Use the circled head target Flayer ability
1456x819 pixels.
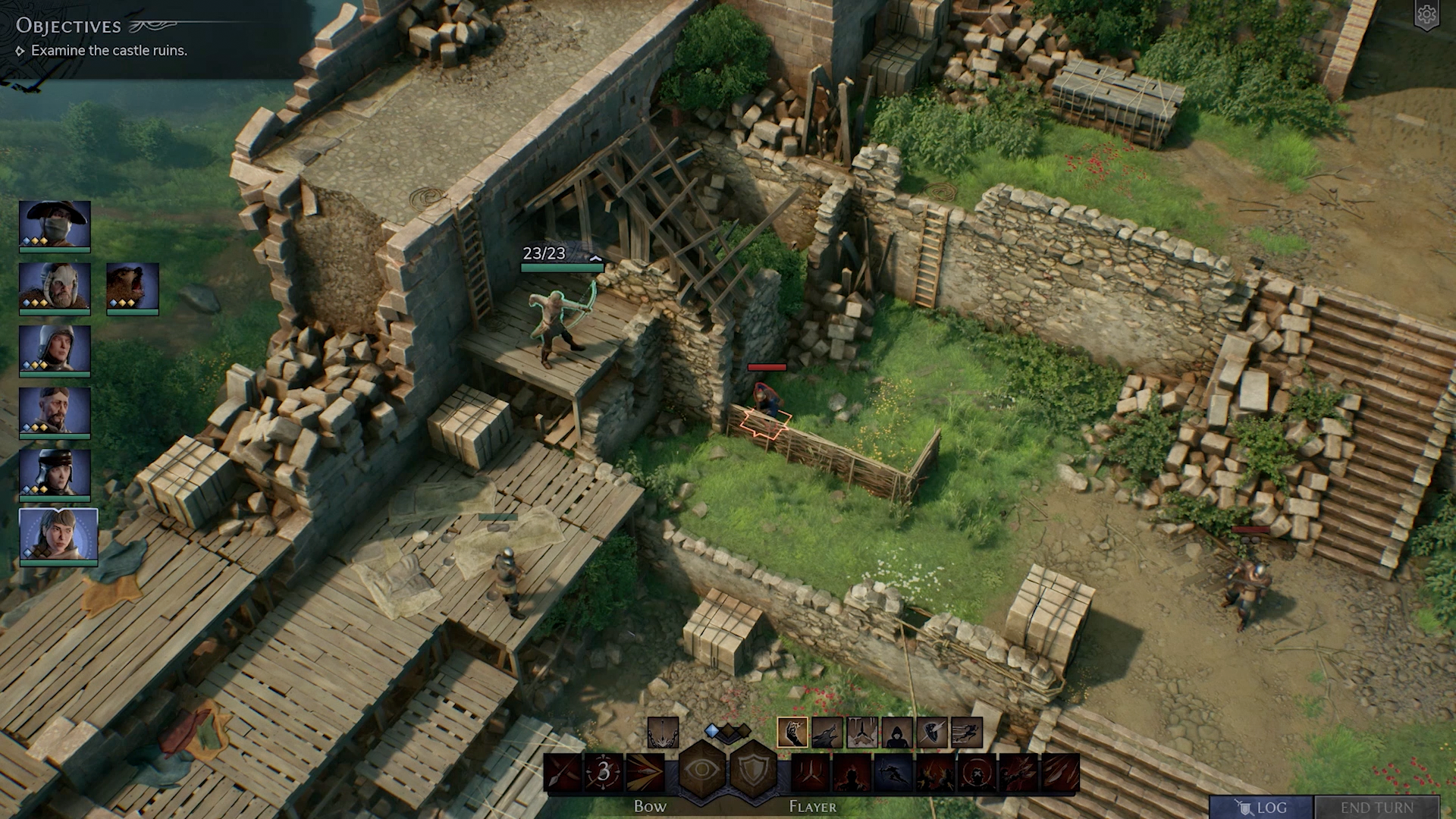[x=976, y=773]
